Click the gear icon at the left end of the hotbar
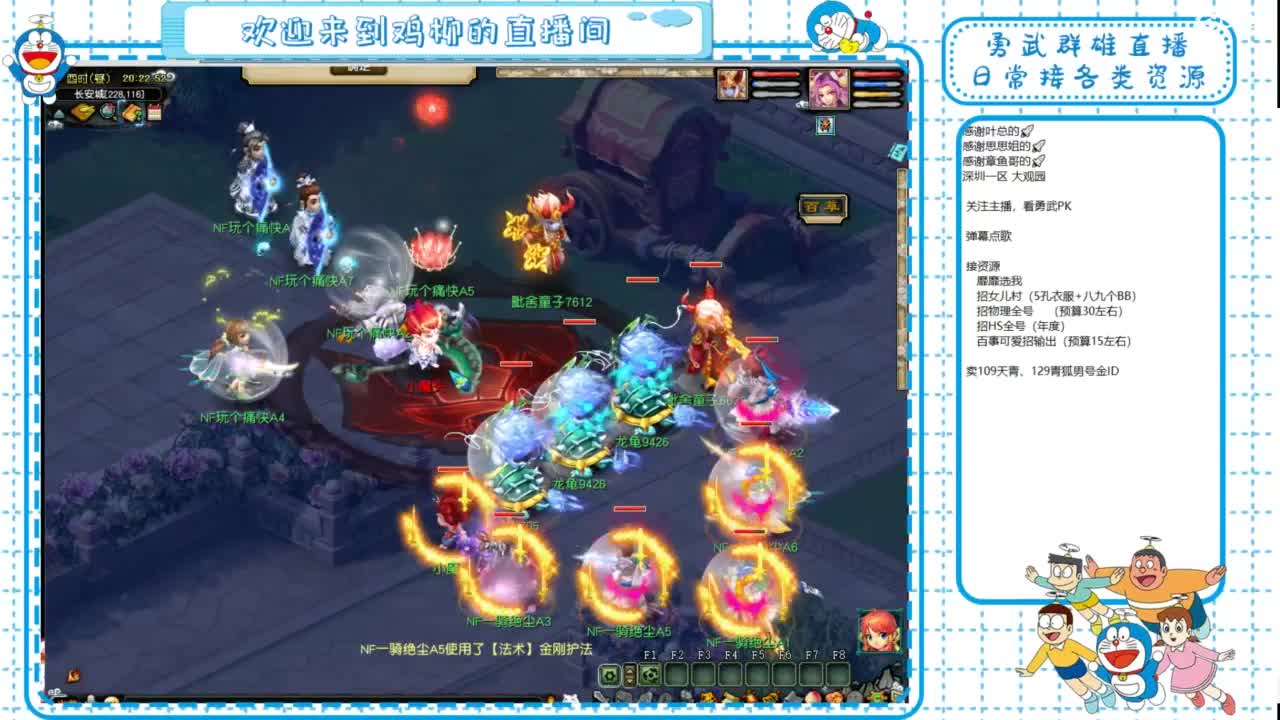Viewport: 1280px width, 720px height. pyautogui.click(x=610, y=673)
